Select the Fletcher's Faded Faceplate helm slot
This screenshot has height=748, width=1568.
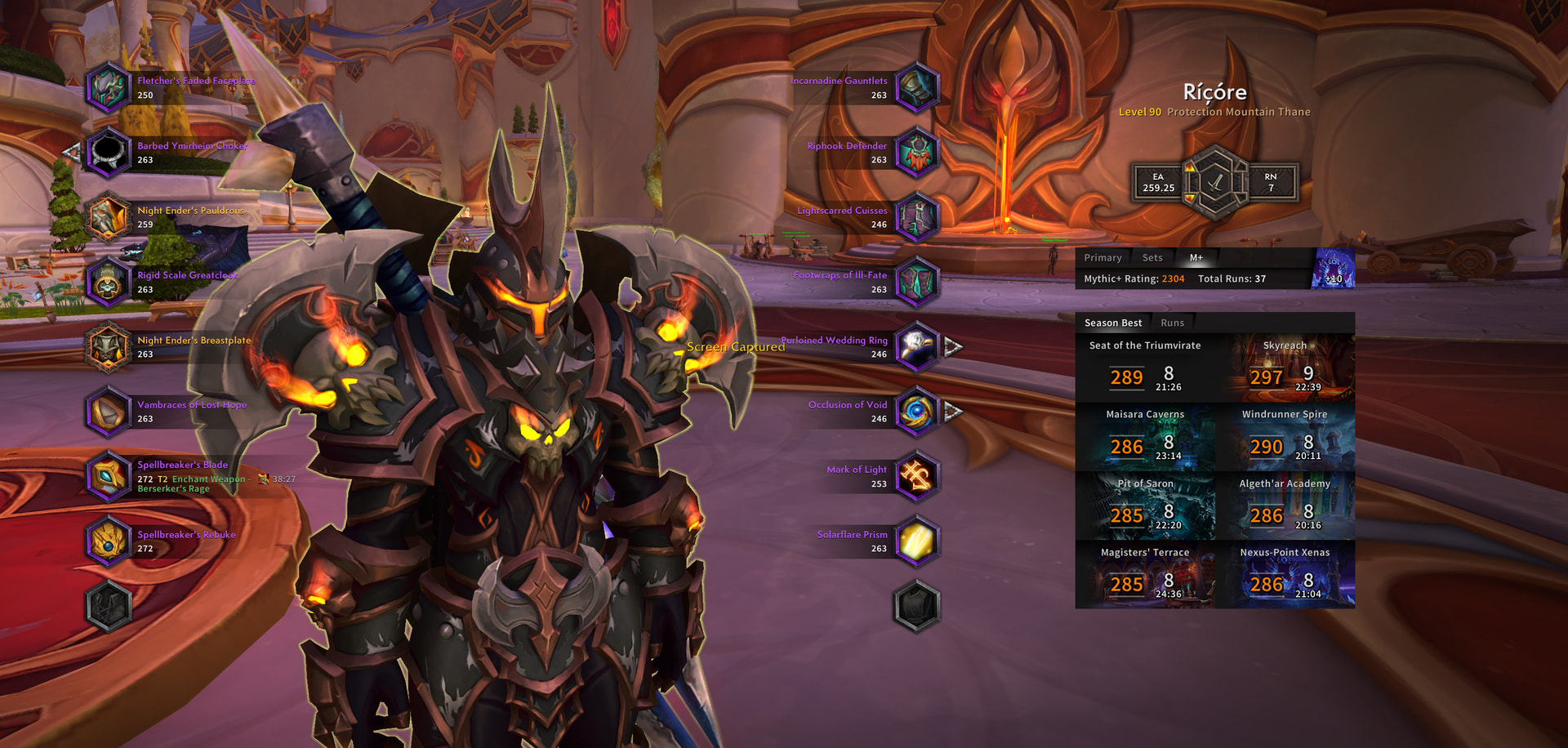click(x=109, y=87)
